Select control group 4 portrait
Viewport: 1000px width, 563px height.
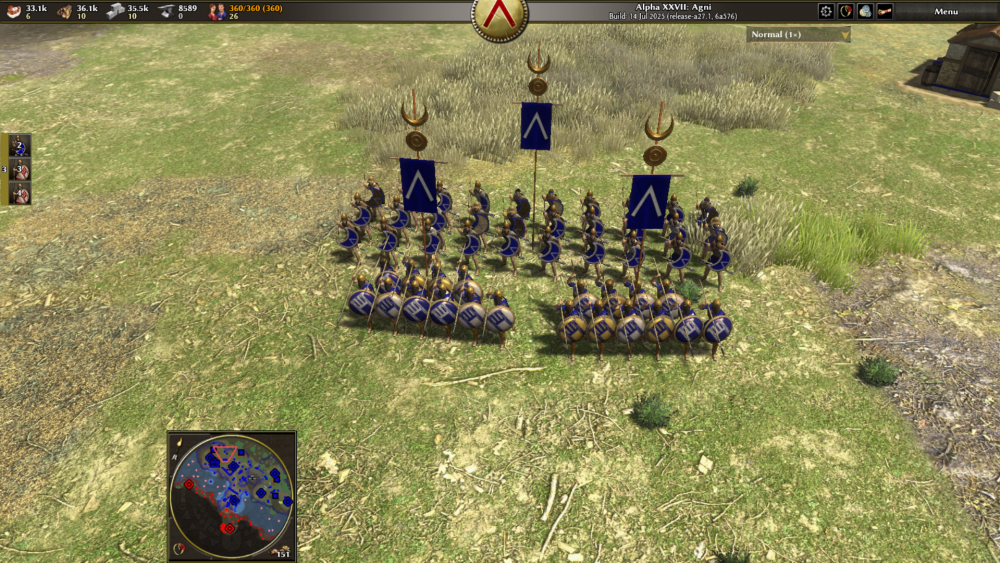point(20,192)
